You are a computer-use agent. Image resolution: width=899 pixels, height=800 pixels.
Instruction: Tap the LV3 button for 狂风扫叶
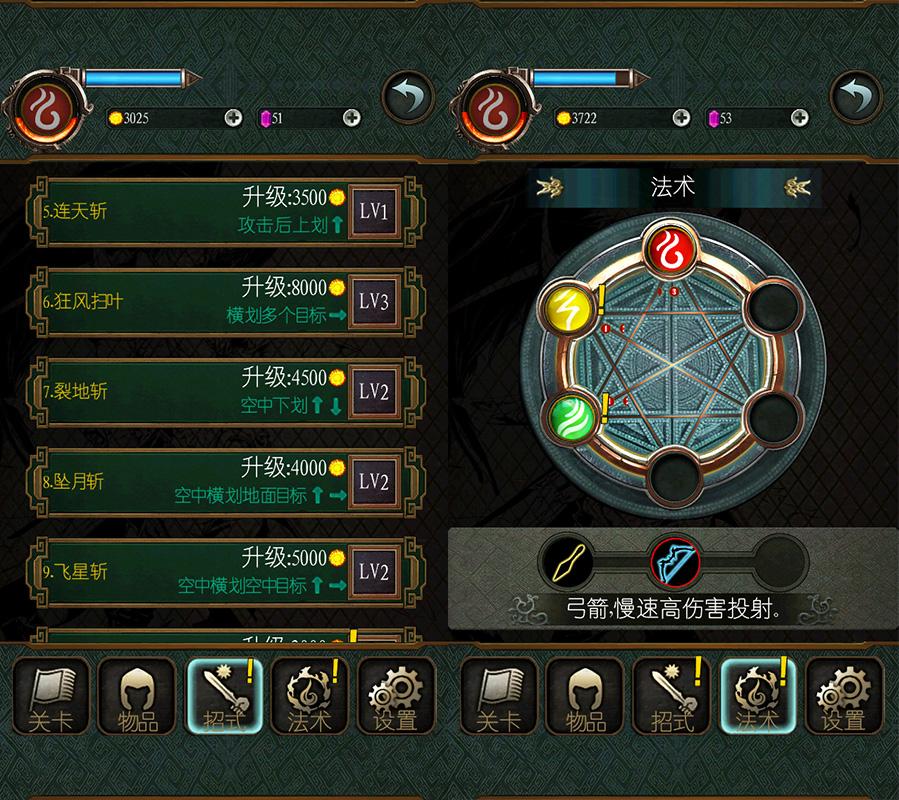click(373, 301)
